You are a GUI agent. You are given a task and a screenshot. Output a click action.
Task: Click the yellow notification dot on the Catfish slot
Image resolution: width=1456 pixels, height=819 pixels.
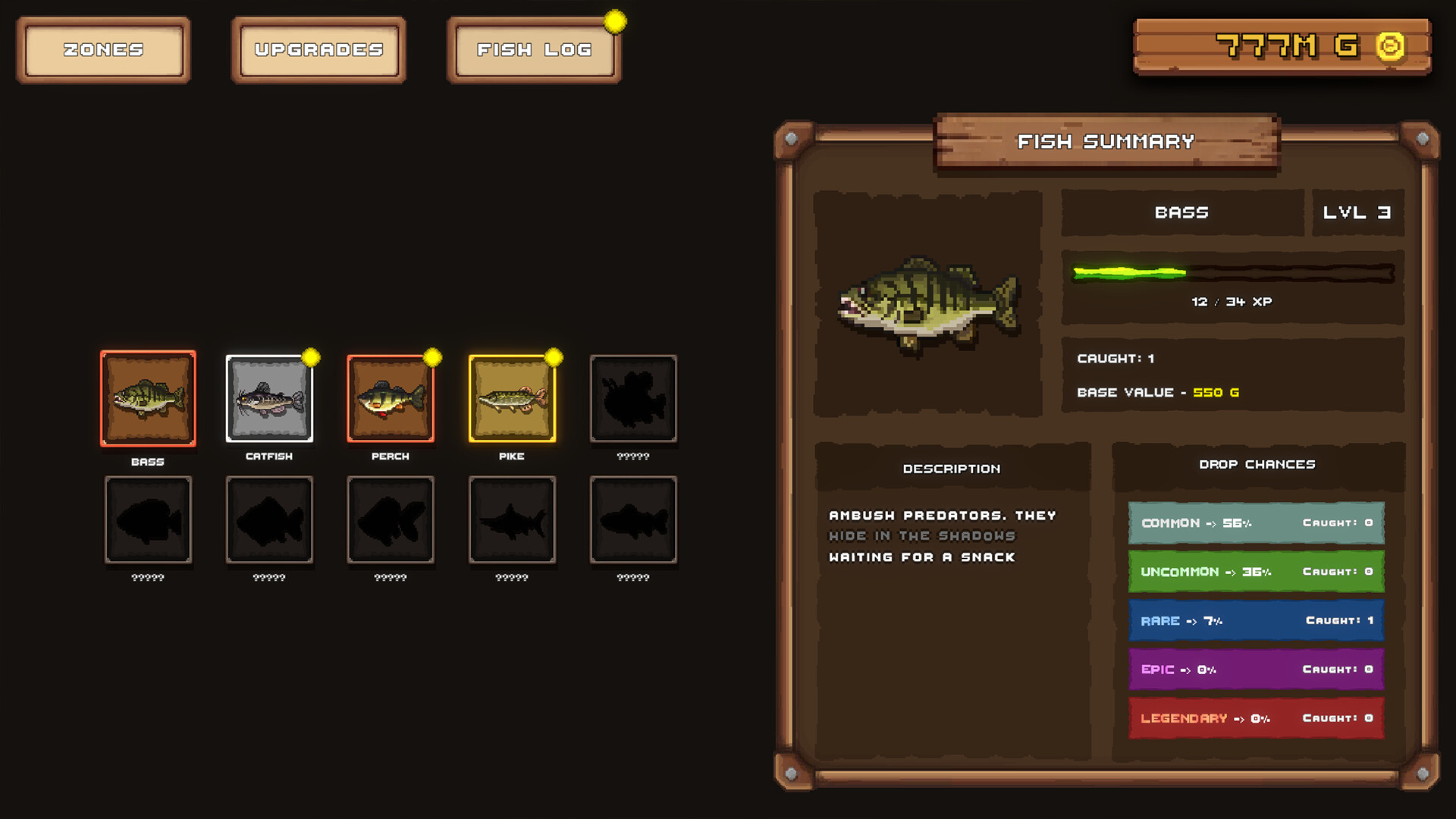(309, 356)
